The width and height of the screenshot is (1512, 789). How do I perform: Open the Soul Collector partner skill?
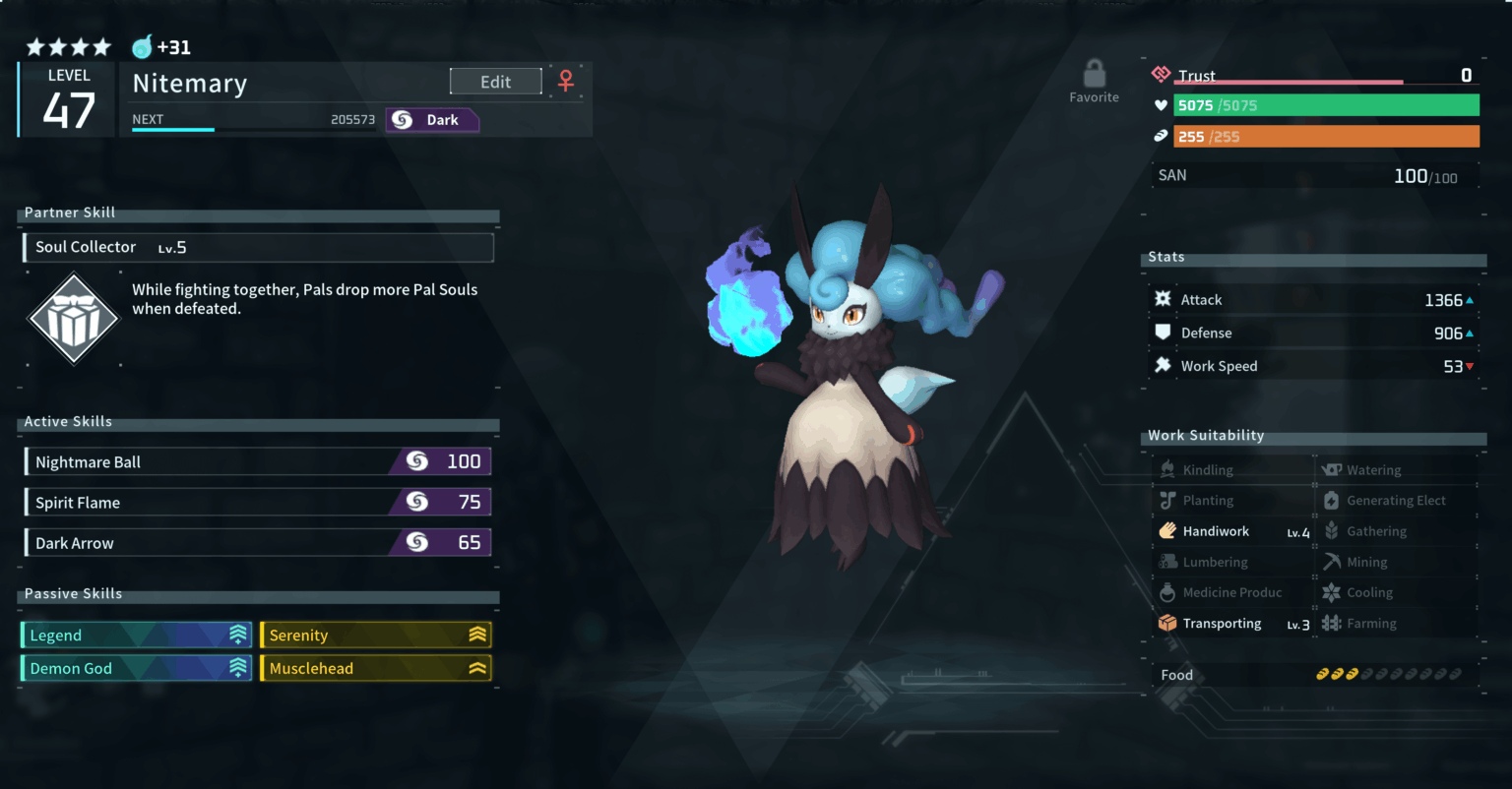(x=258, y=248)
